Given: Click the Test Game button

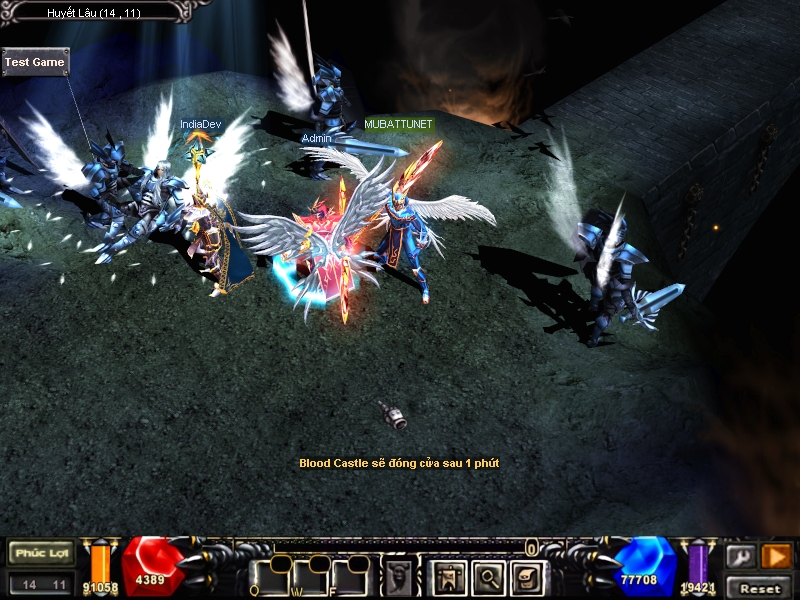Looking at the screenshot, I should pos(35,62).
